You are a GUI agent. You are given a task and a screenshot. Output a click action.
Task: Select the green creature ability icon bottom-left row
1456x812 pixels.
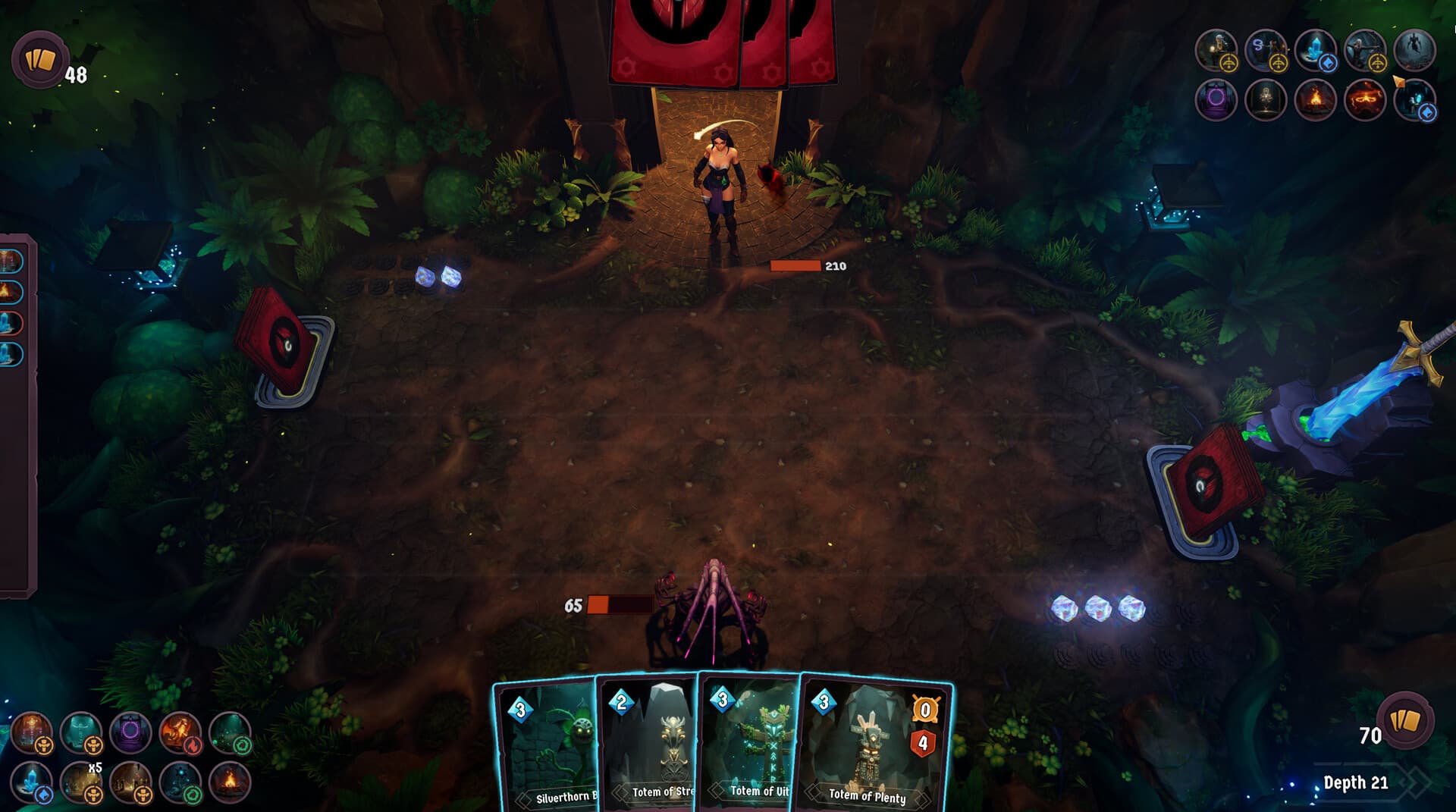231,733
